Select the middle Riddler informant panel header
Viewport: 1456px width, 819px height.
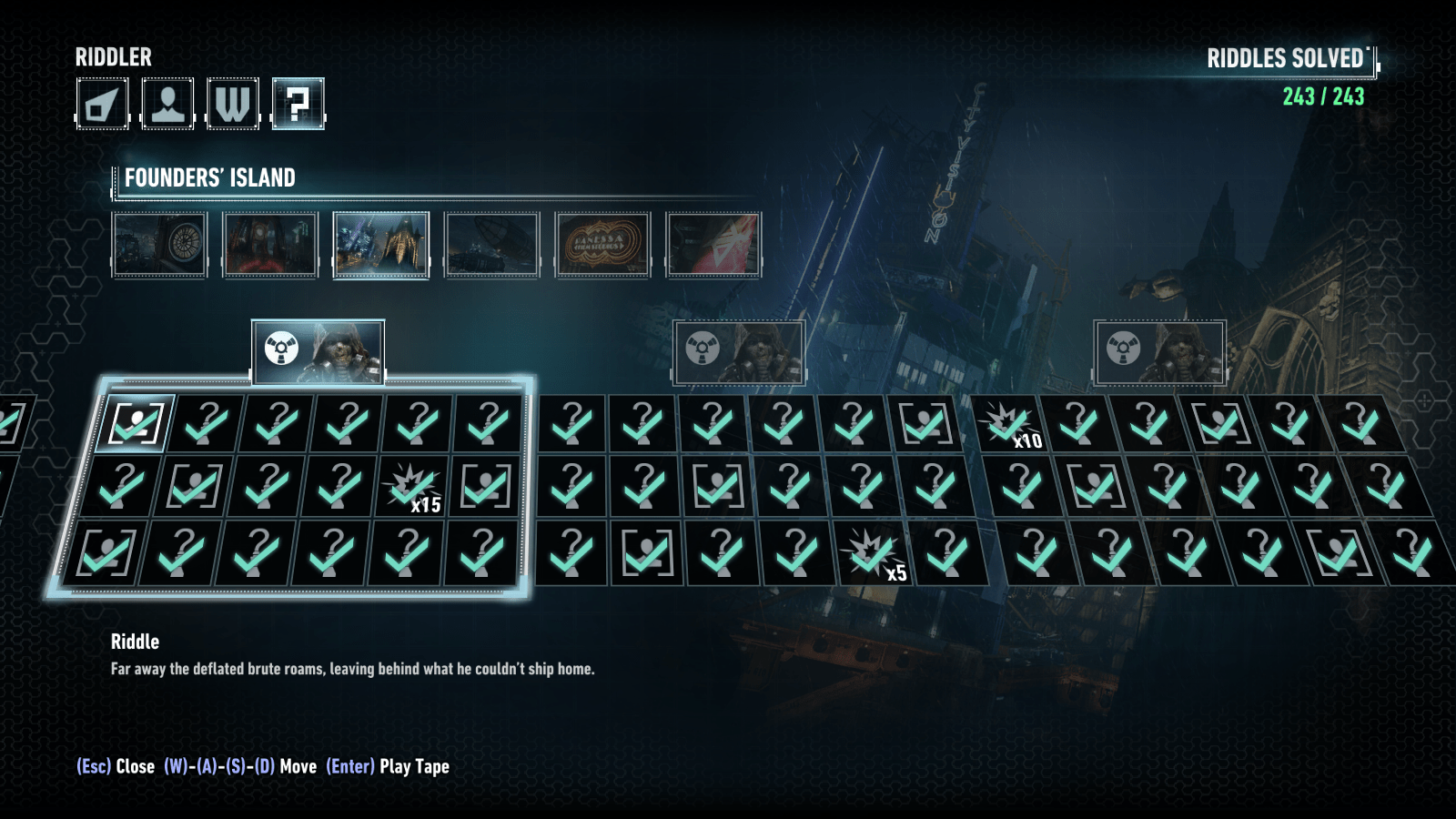739,350
